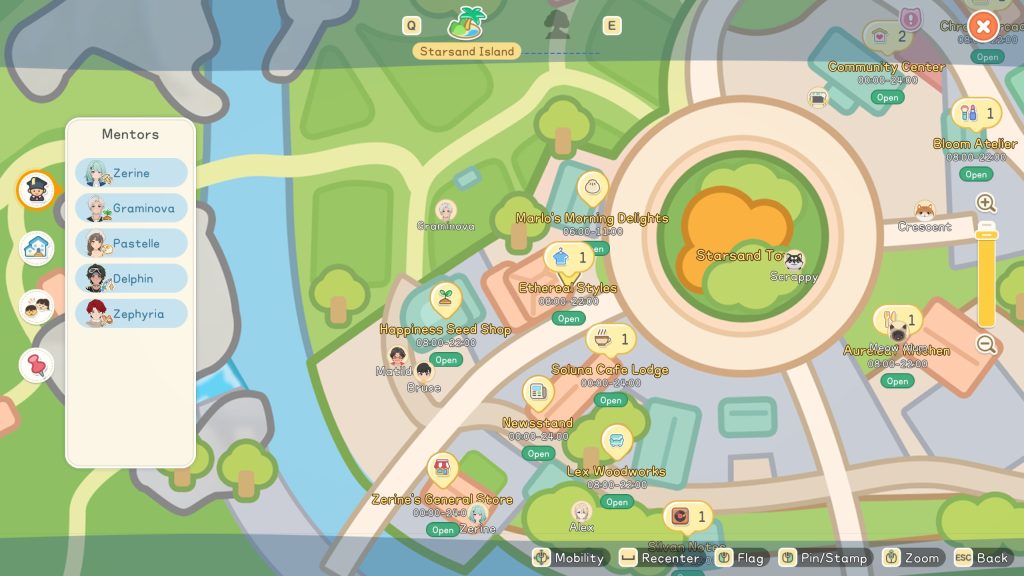Select the Lex Woodworks marker

616,440
